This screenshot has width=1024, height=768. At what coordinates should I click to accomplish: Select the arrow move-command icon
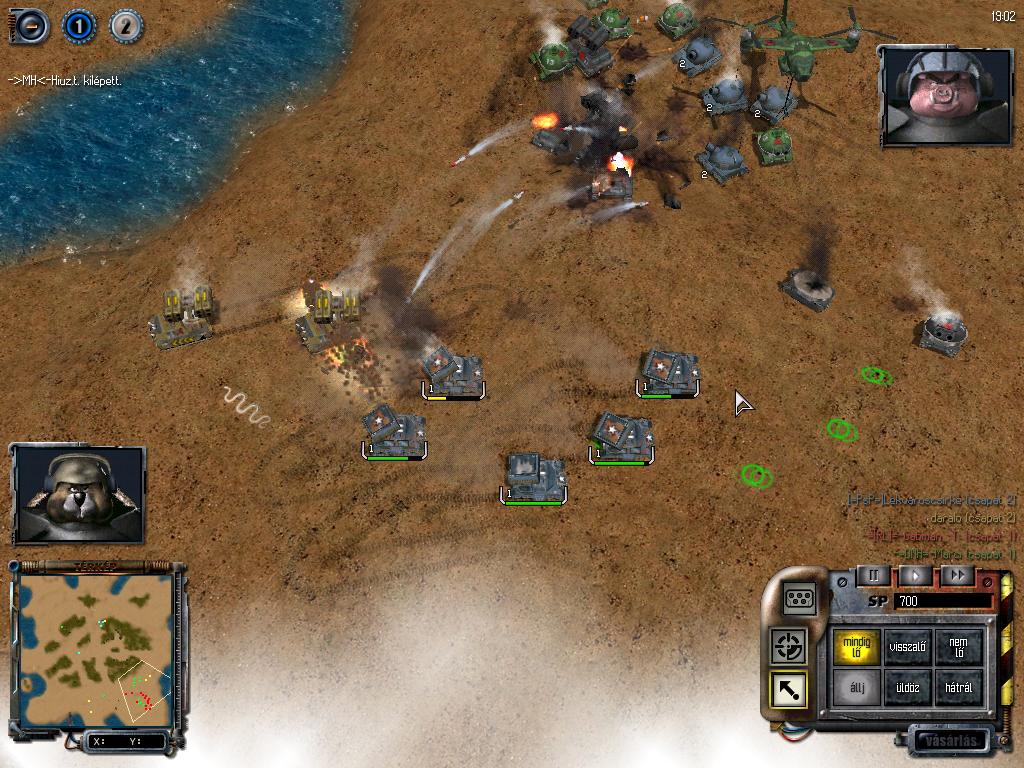(788, 690)
